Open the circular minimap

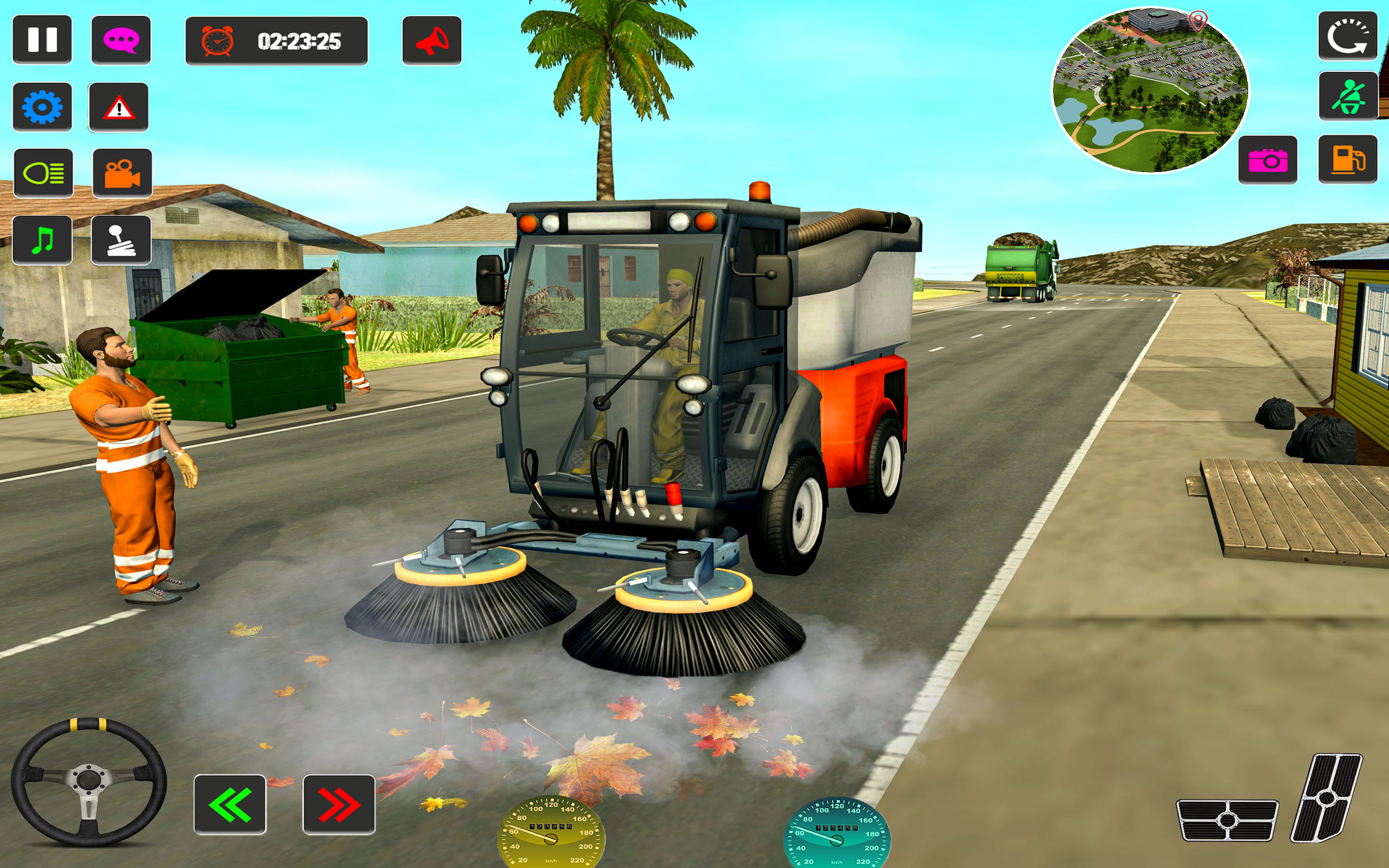pos(1157,89)
